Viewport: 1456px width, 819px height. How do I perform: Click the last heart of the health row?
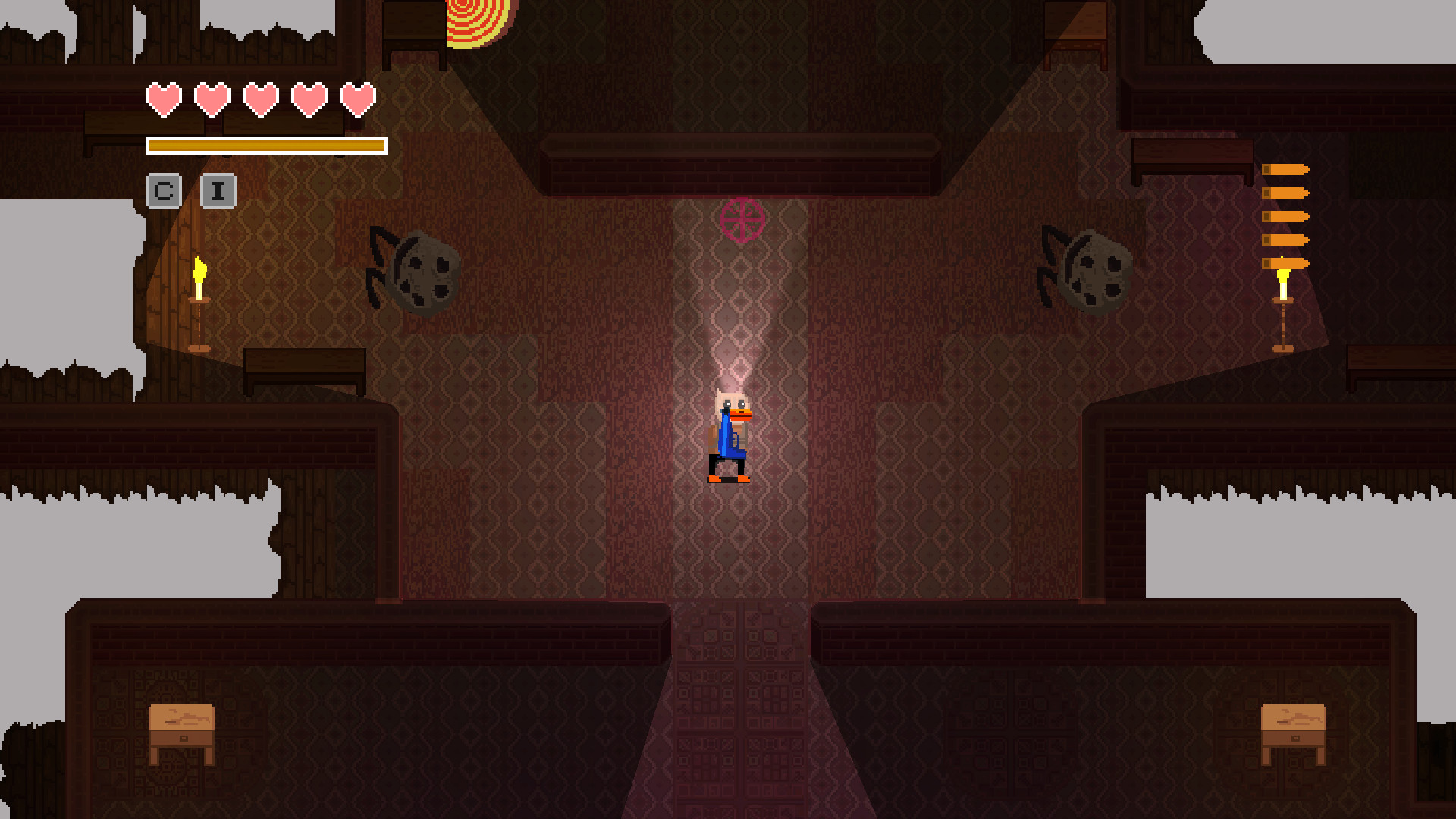356,99
